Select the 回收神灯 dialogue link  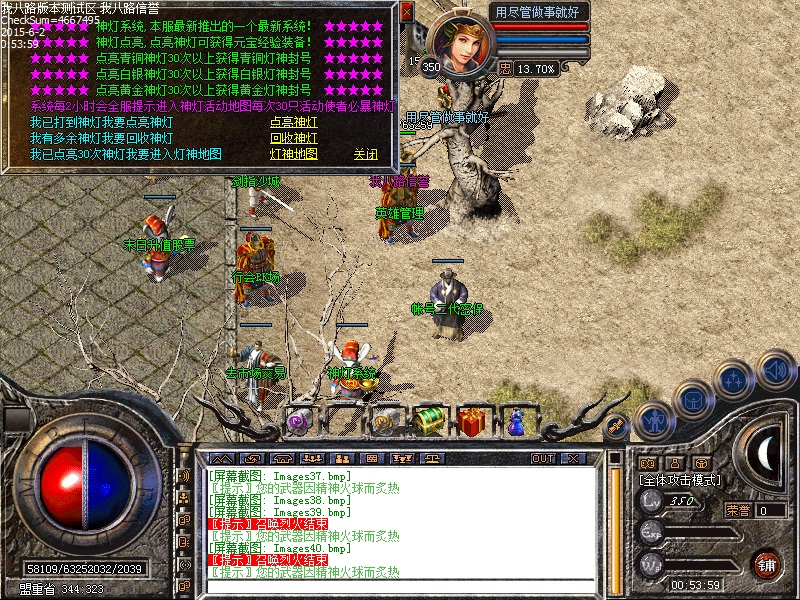[293, 139]
